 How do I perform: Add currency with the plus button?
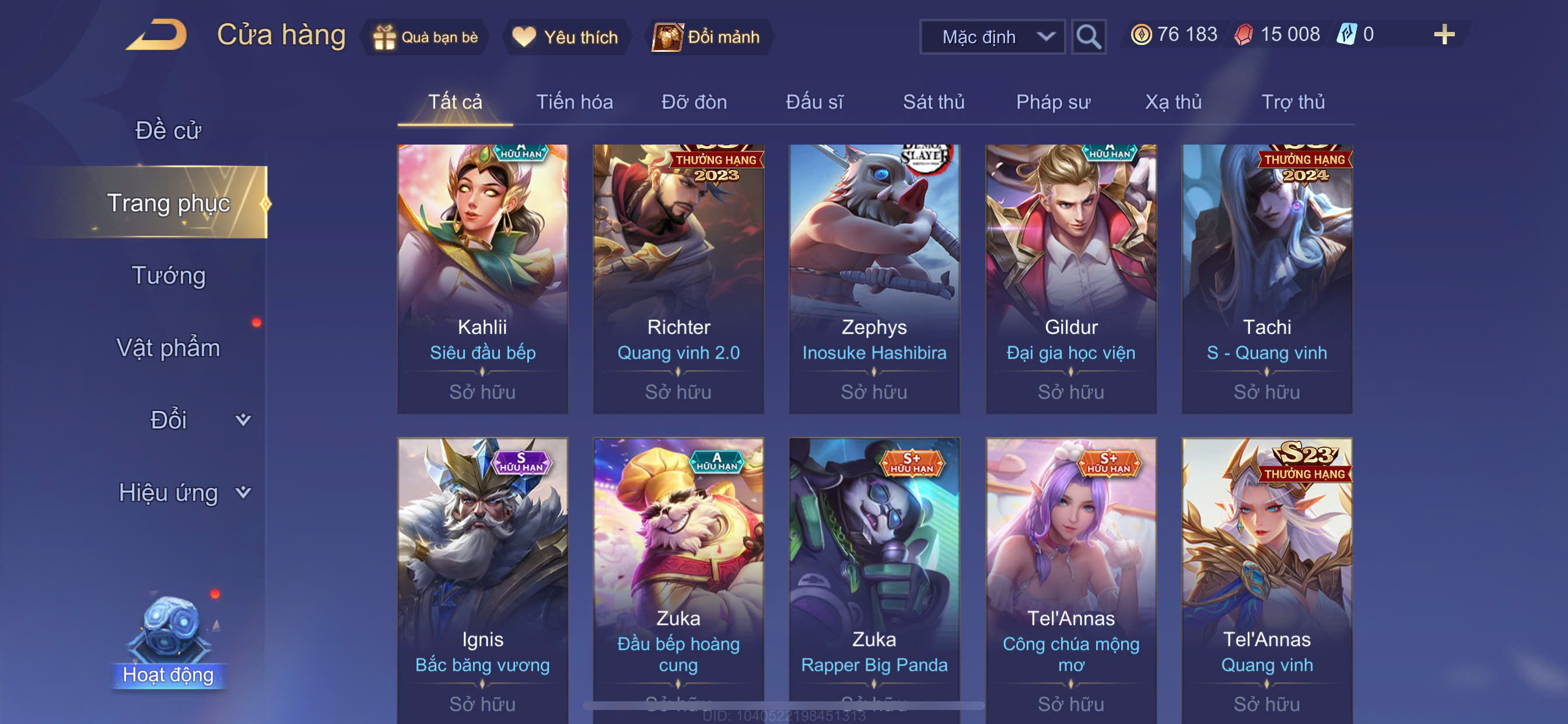pos(1444,34)
